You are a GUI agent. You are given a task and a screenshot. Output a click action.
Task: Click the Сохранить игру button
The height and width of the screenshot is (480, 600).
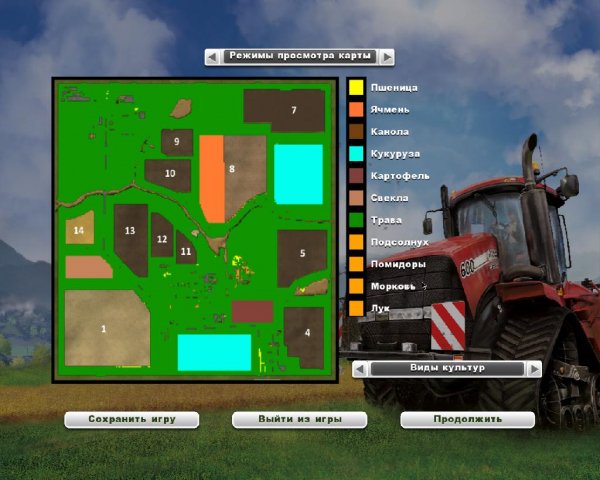[130, 419]
